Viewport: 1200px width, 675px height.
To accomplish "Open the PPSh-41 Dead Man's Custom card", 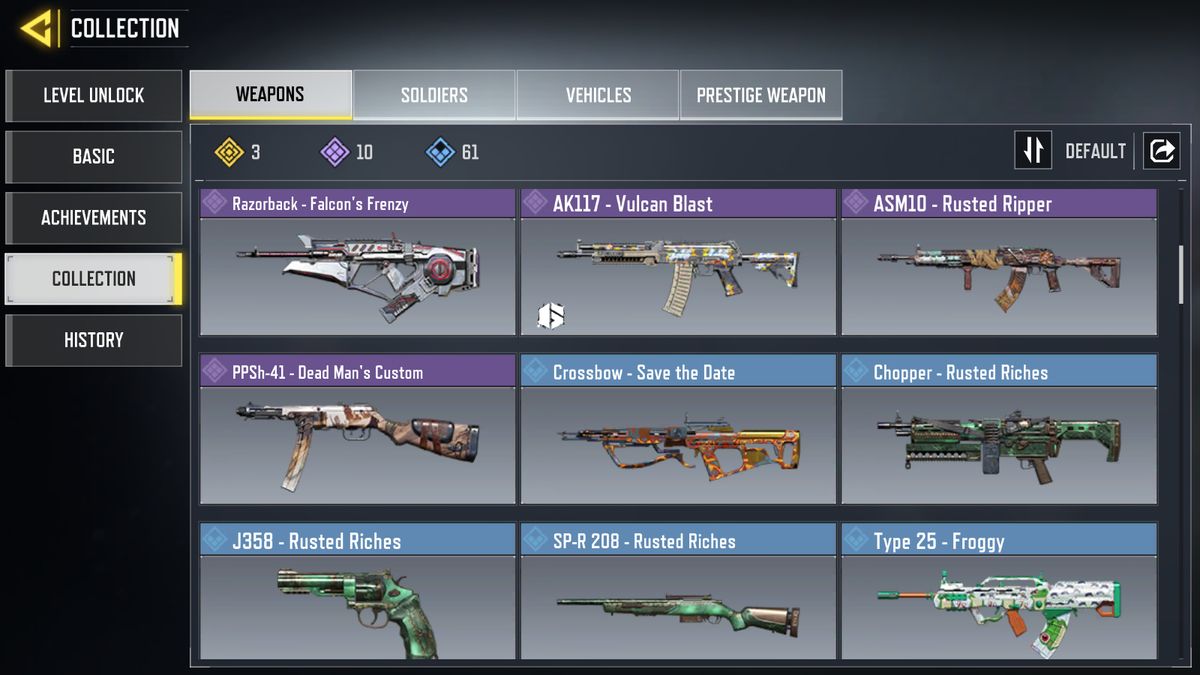I will click(x=357, y=432).
